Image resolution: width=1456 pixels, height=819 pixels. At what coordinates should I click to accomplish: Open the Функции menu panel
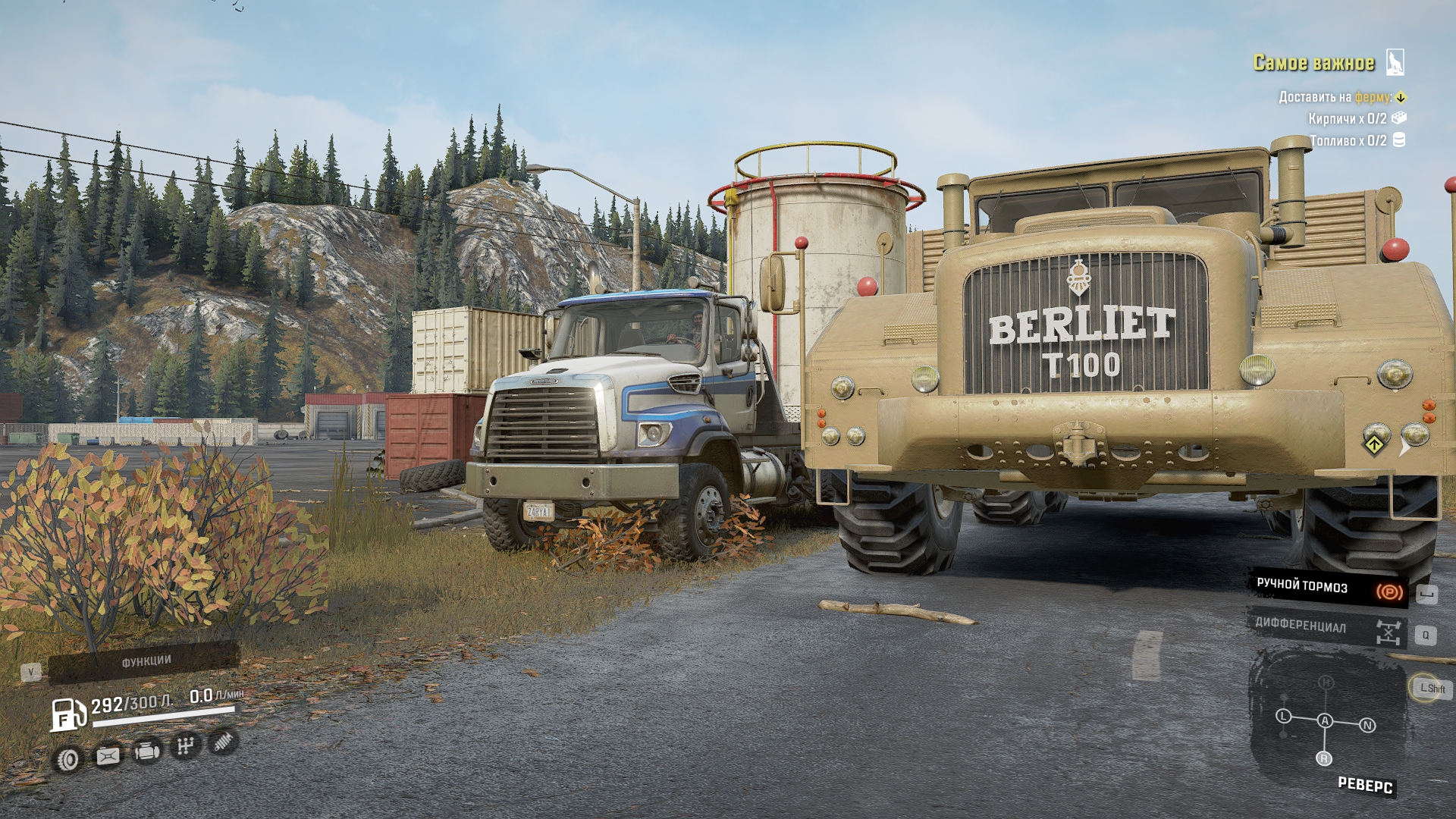coord(145,662)
